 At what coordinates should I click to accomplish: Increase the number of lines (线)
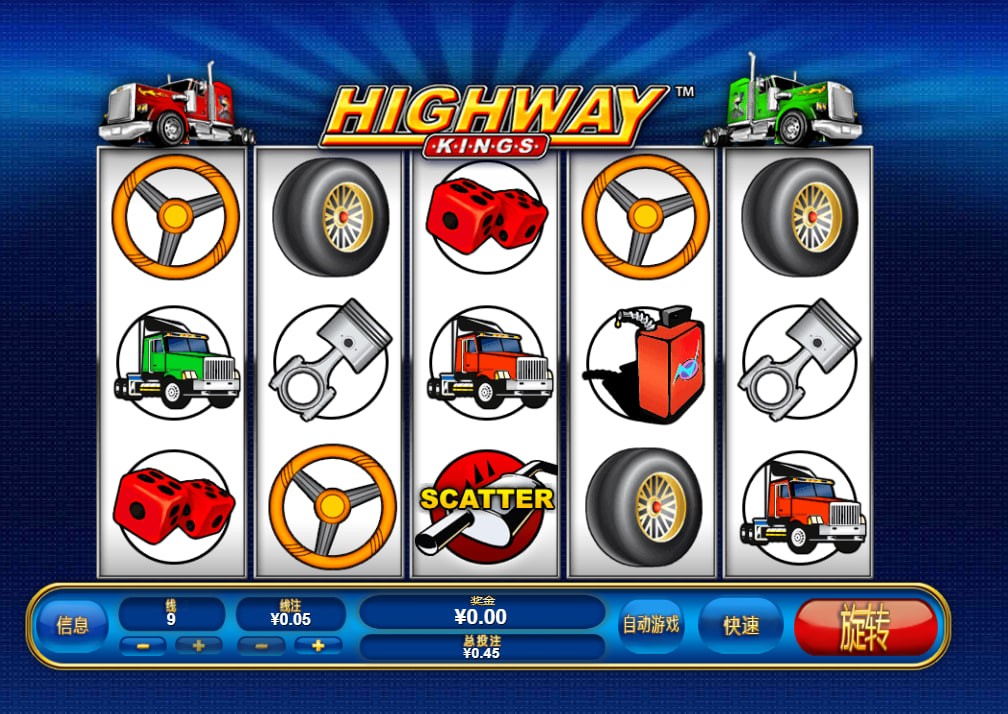198,646
